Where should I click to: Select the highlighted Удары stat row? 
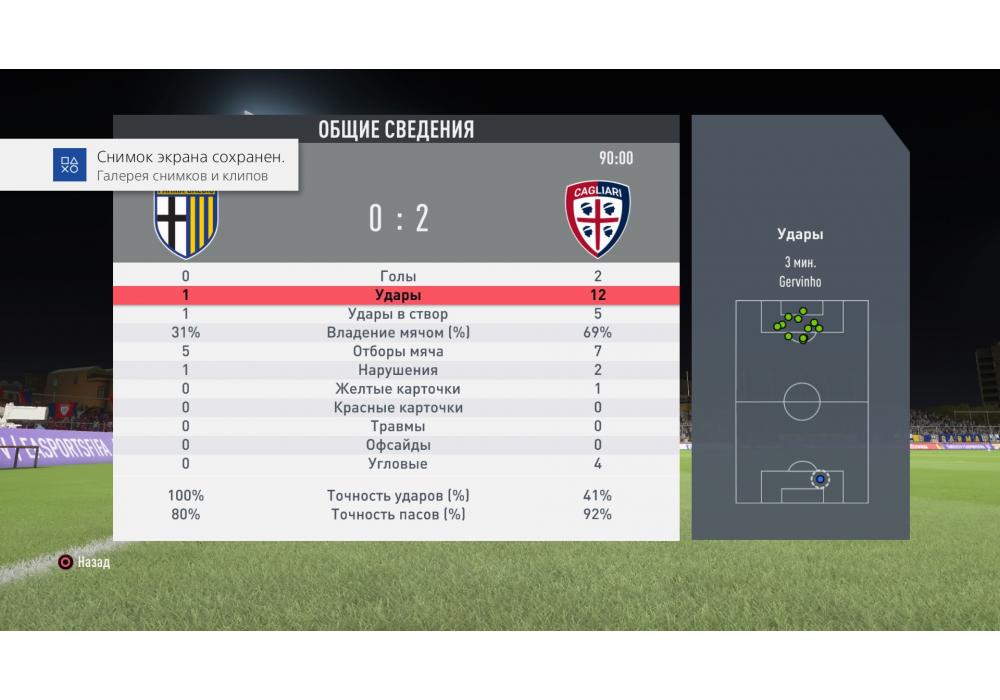[x=397, y=295]
